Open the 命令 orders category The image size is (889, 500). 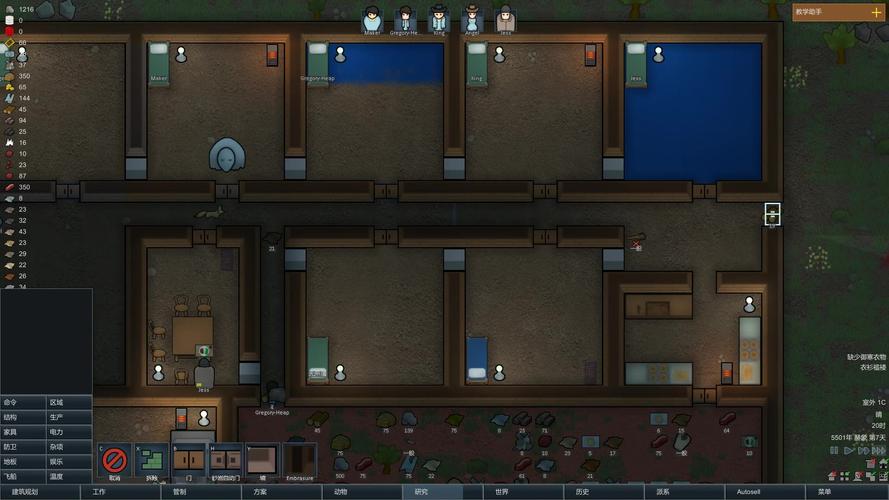23,402
